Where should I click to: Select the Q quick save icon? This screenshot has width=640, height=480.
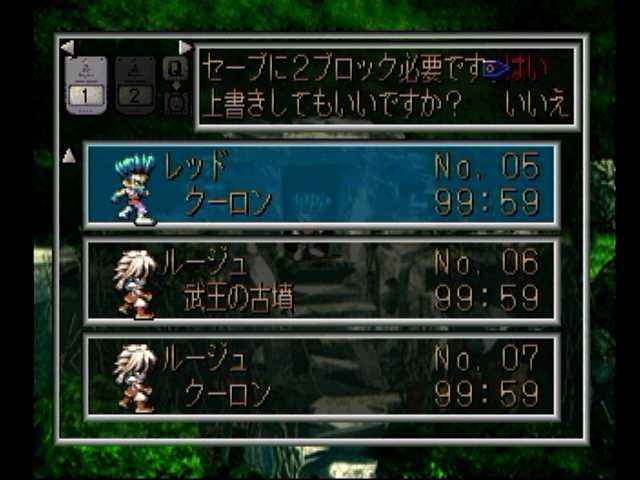pyautogui.click(x=176, y=68)
